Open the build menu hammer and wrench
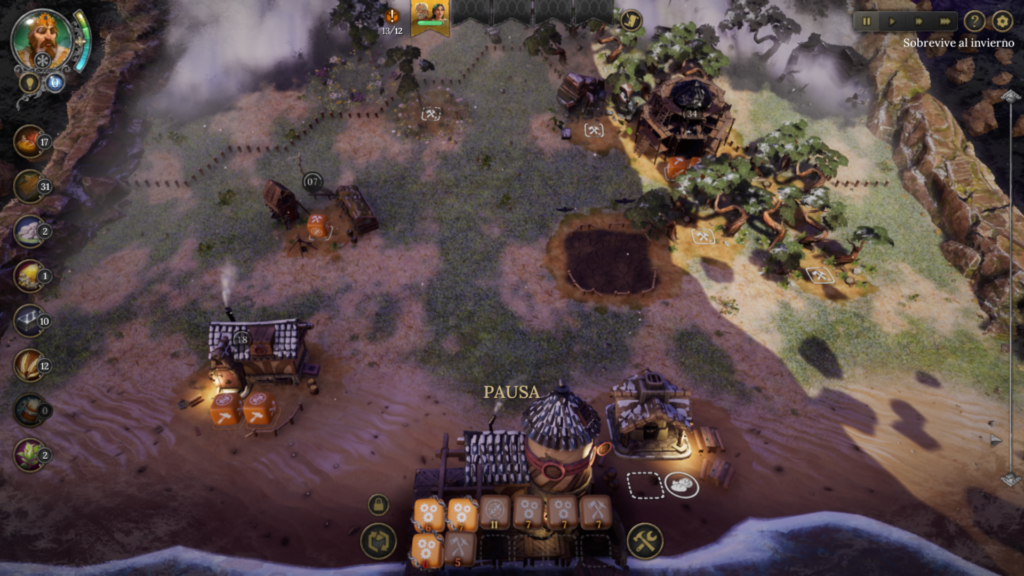The width and height of the screenshot is (1024, 576). (x=645, y=541)
